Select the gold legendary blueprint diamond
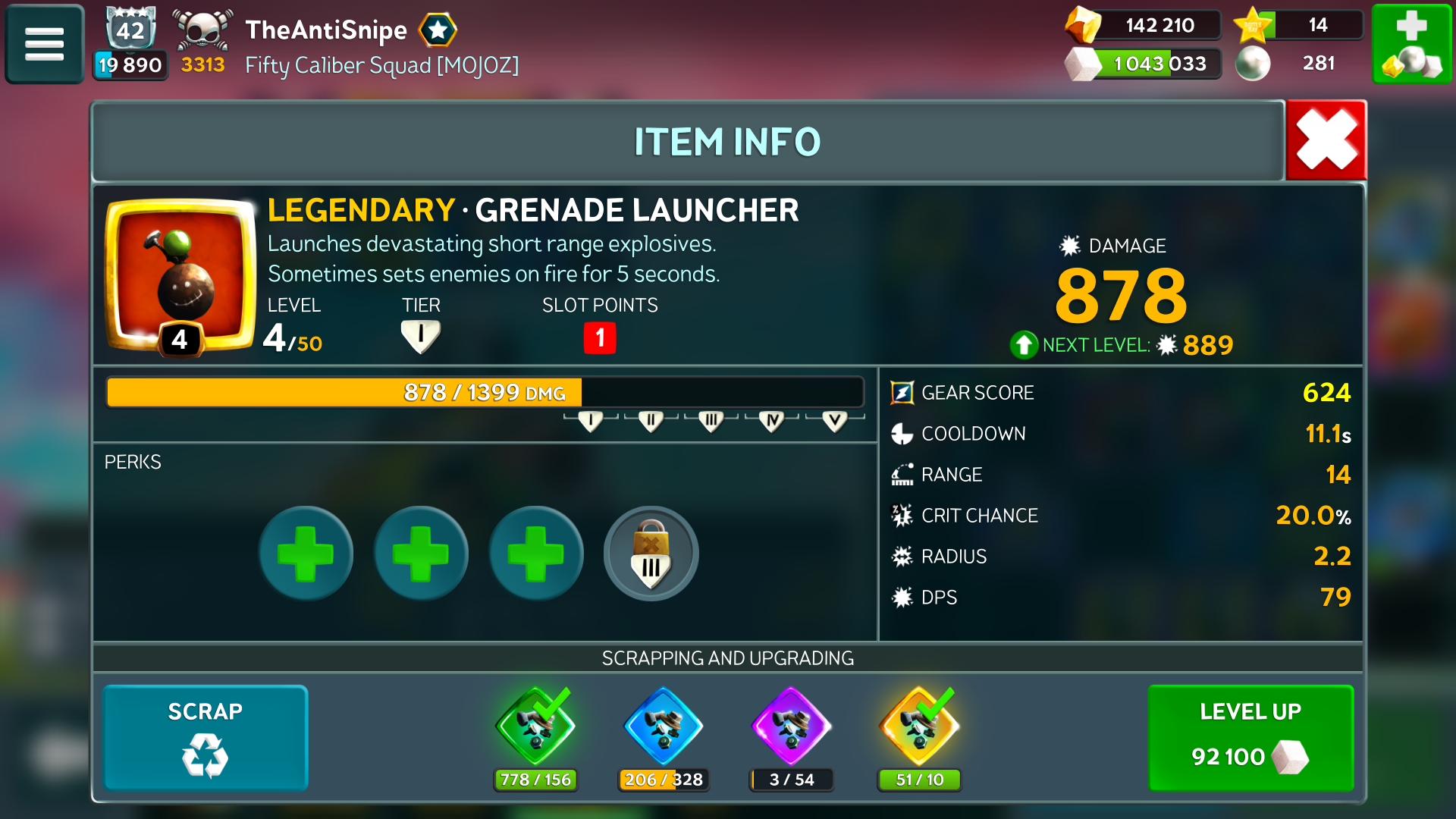Viewport: 1456px width, 819px height. pos(919,726)
